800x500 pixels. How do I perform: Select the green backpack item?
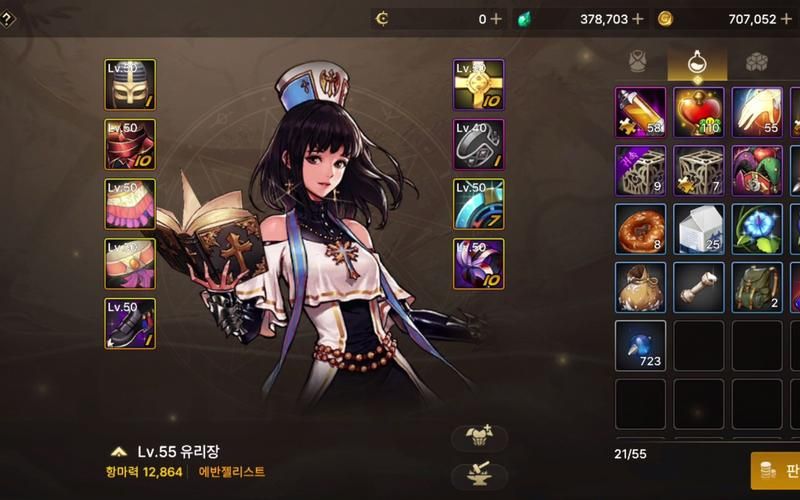coord(757,286)
